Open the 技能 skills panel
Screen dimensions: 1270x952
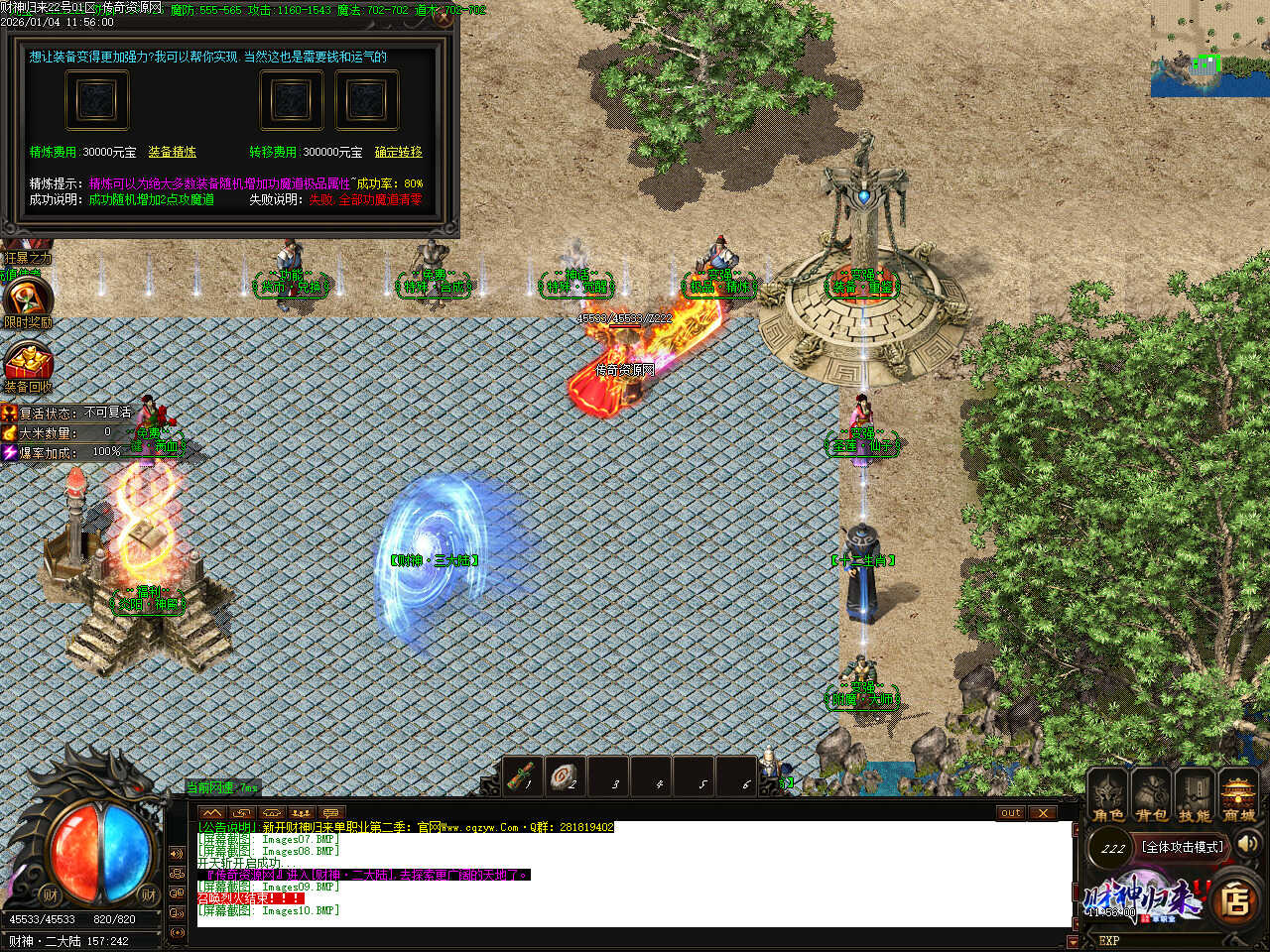(x=1195, y=795)
